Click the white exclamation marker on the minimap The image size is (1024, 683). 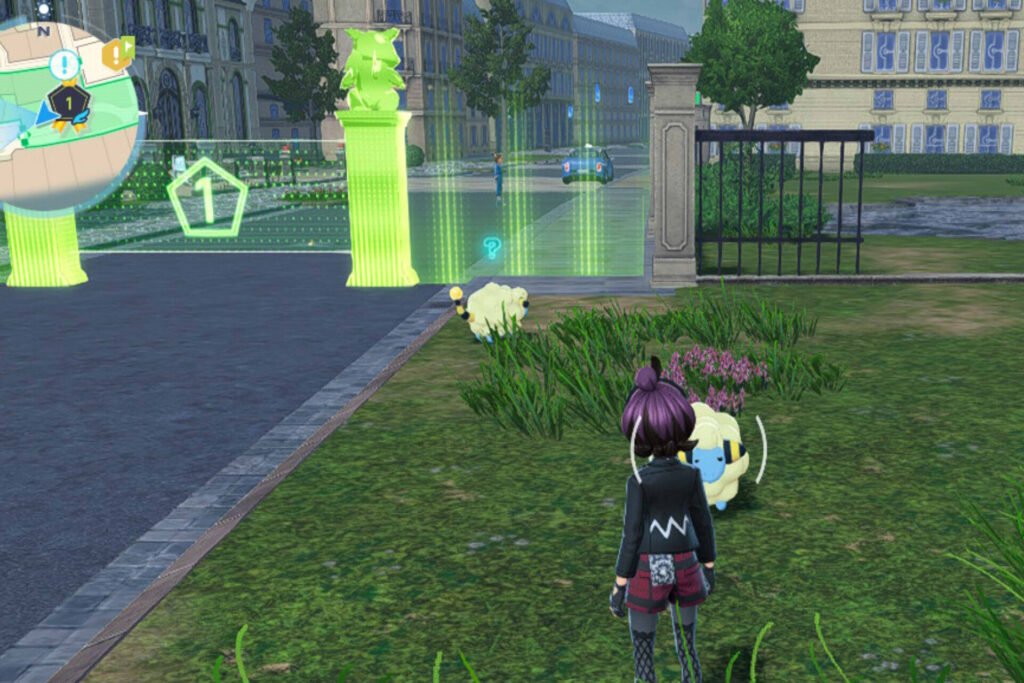[64, 65]
